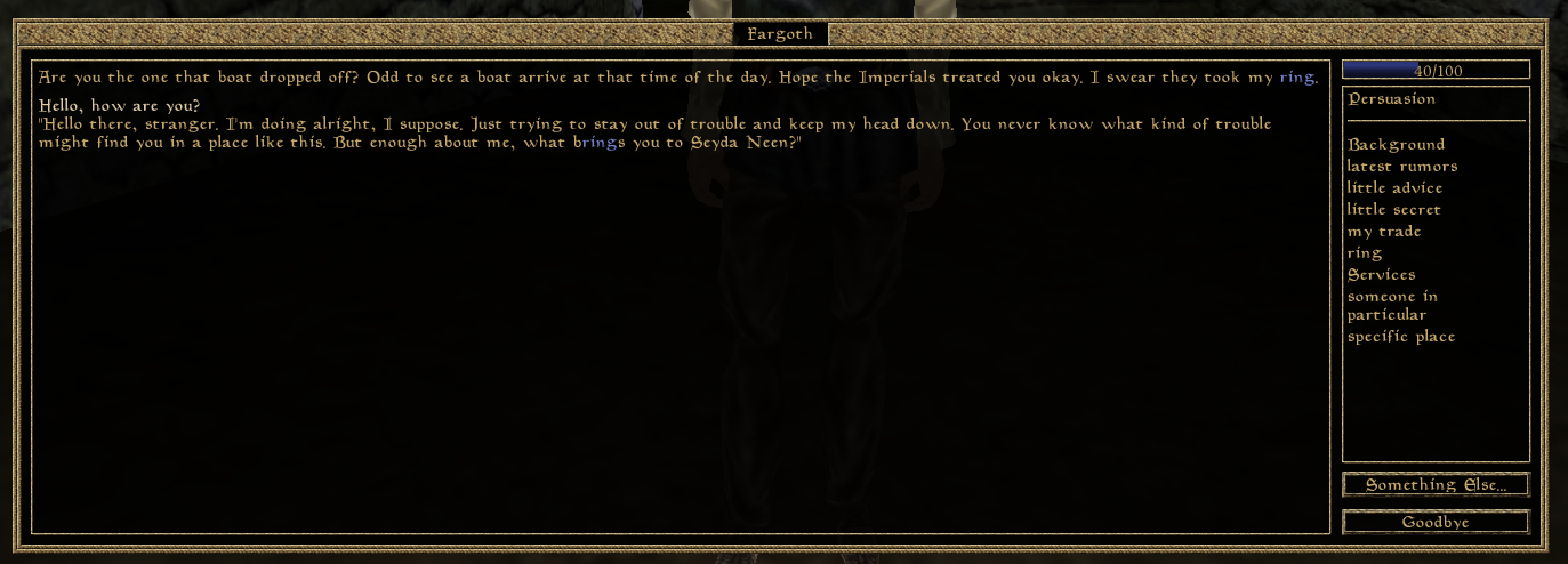Ask about the Background topic

coord(1396,145)
